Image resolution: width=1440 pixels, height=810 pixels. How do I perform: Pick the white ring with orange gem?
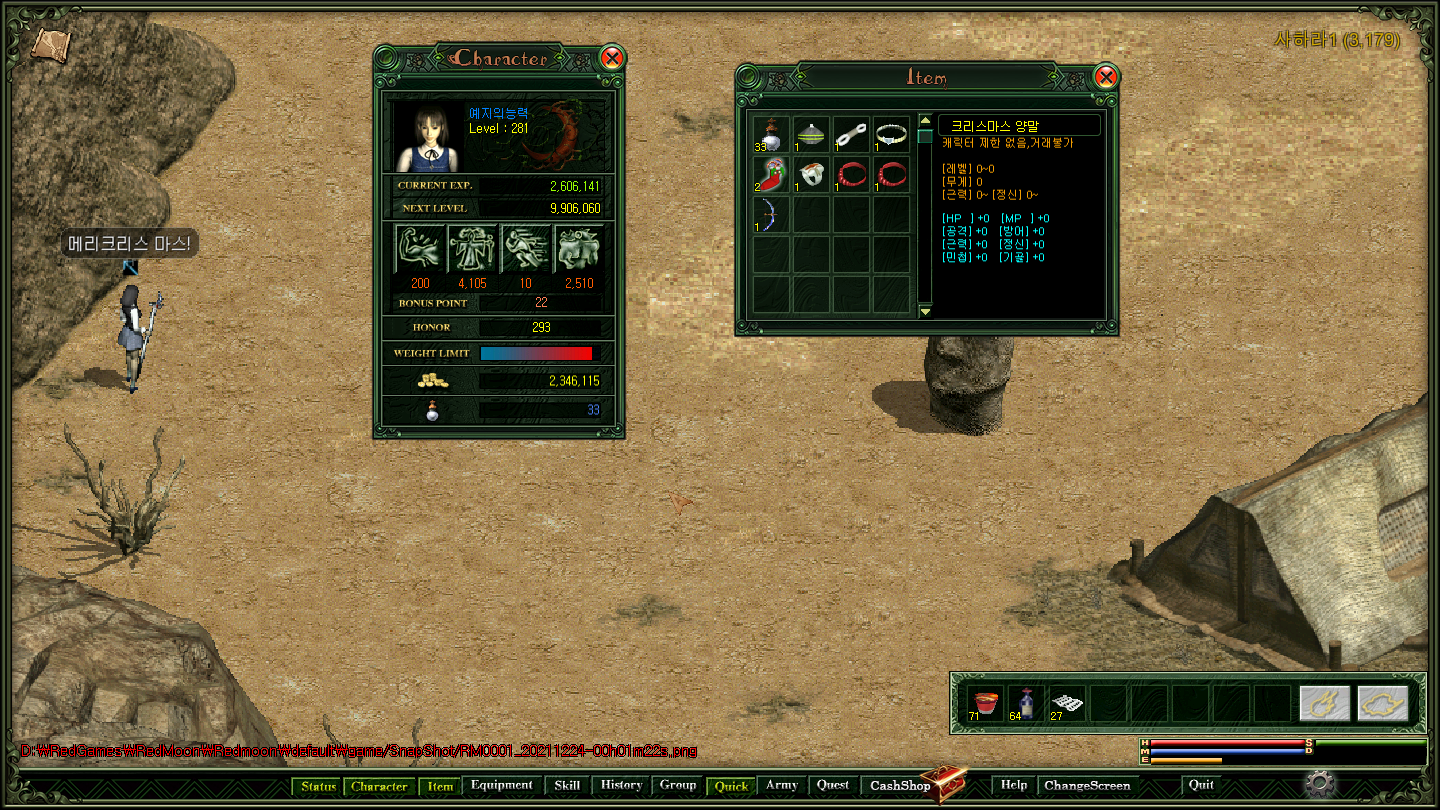[x=811, y=174]
